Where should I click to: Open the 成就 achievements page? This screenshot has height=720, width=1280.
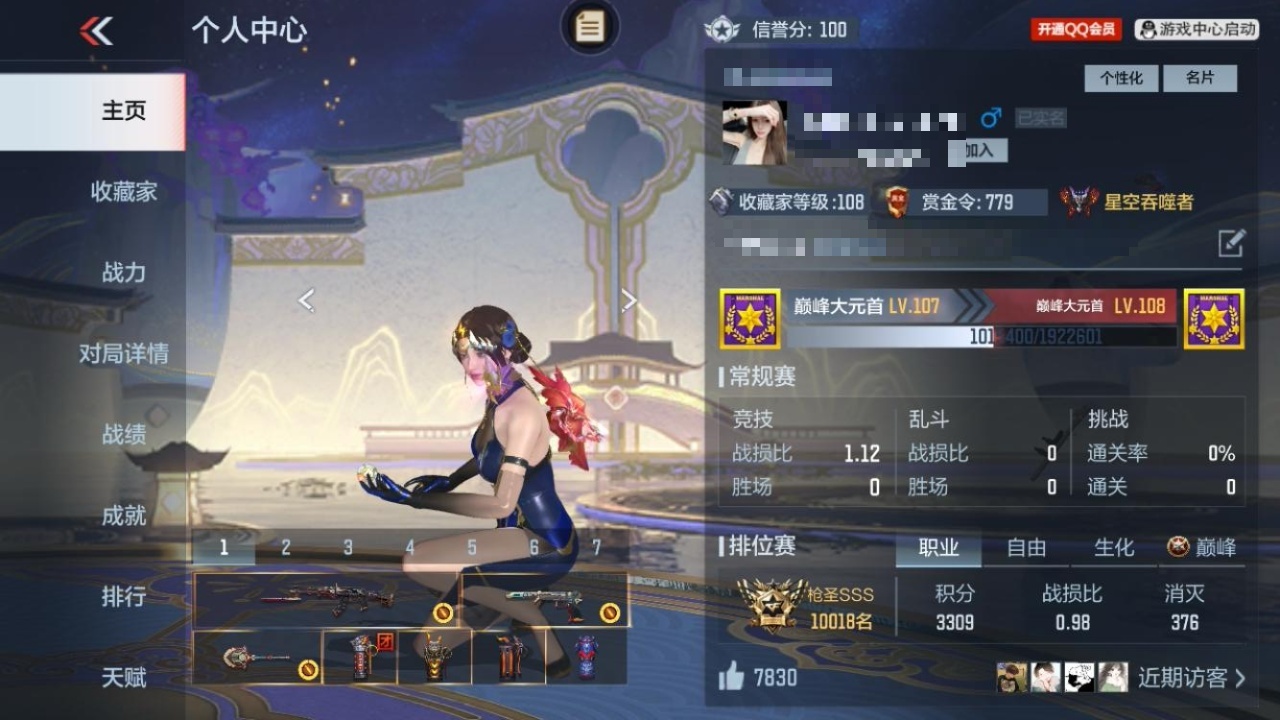(123, 516)
